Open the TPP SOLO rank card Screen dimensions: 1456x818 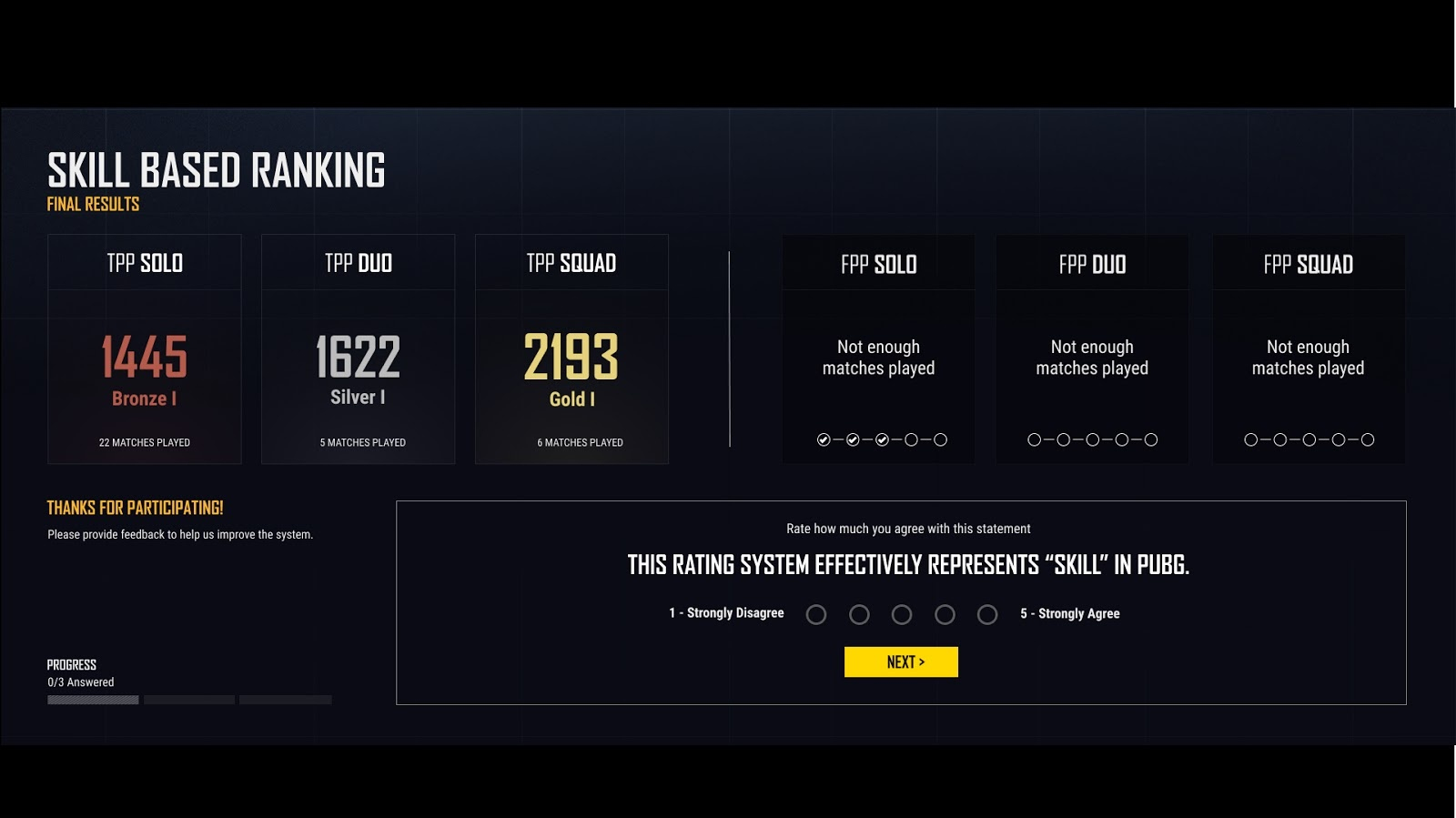click(x=145, y=349)
